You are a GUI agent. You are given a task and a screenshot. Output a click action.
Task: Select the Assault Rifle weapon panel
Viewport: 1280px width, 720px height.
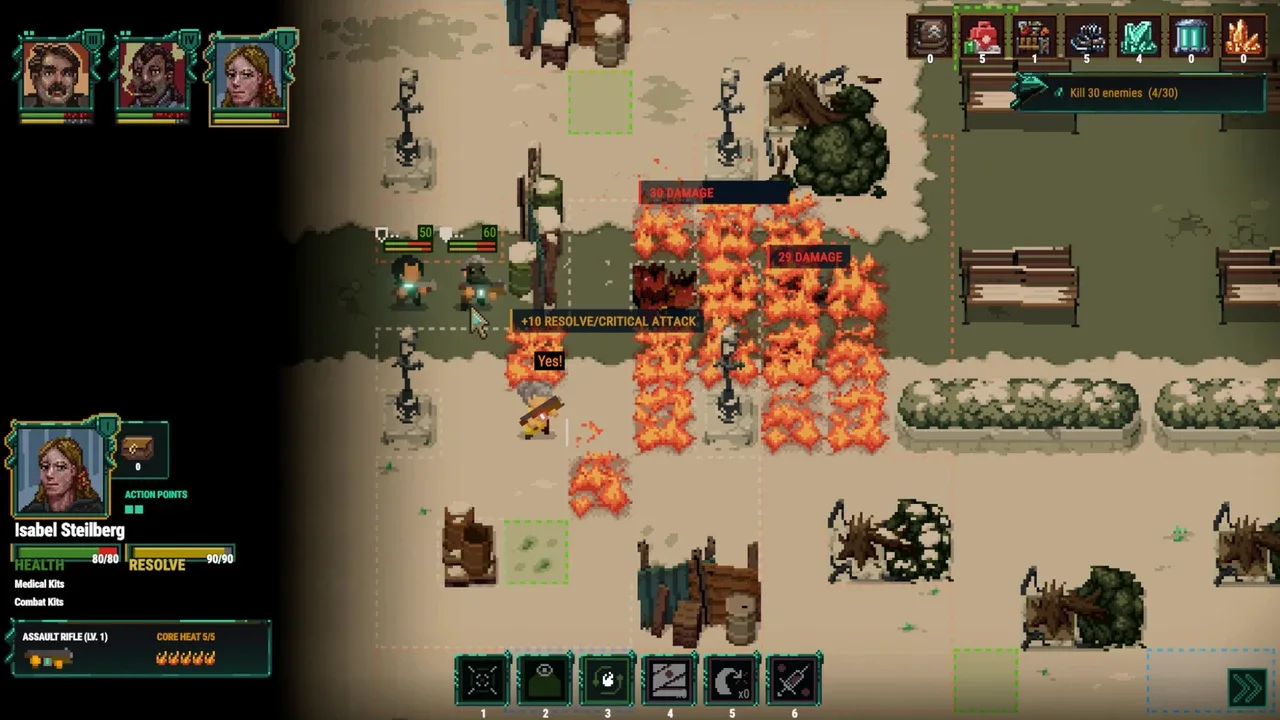(x=141, y=648)
